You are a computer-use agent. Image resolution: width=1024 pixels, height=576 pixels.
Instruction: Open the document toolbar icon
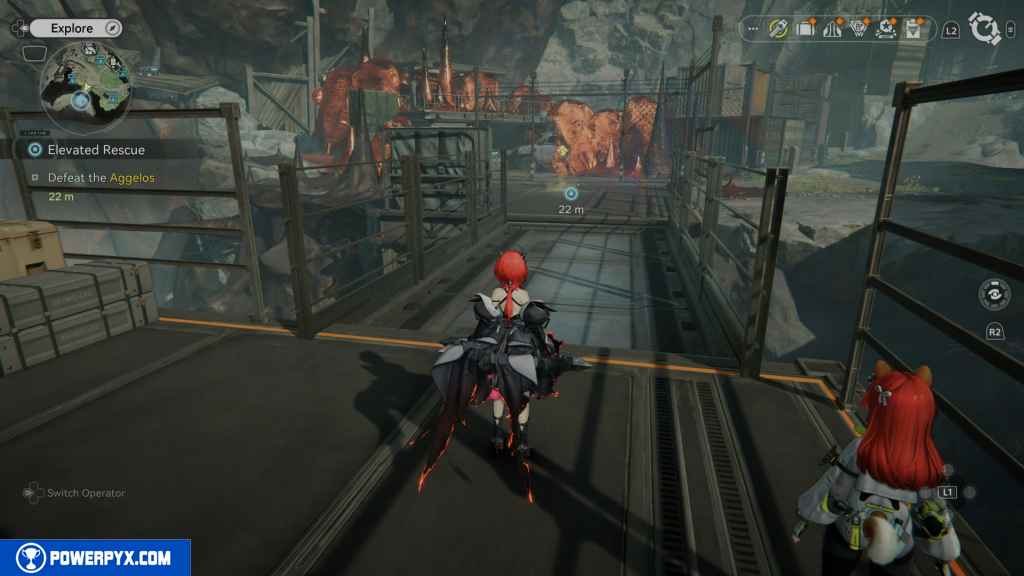912,29
